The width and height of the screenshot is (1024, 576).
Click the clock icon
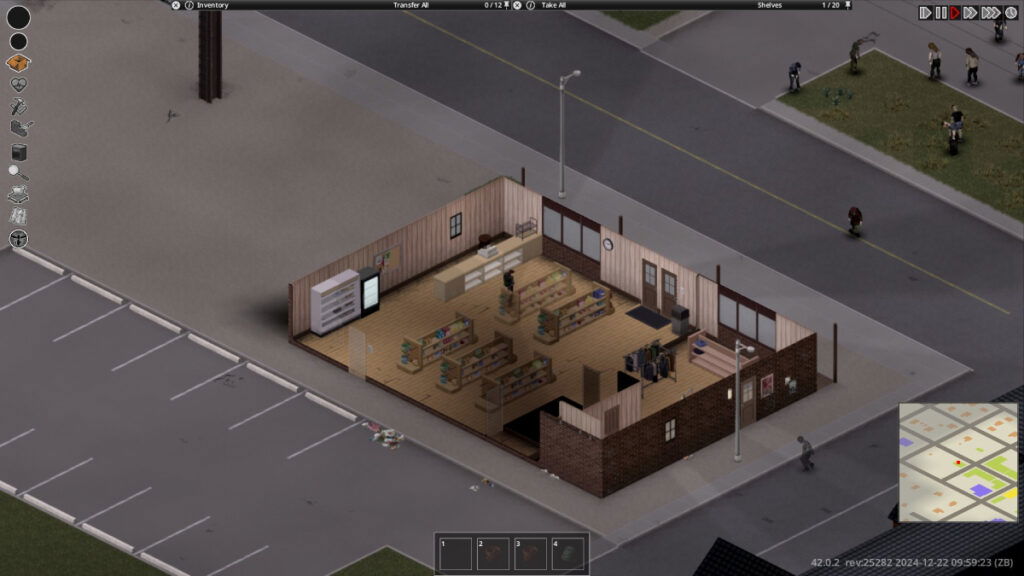coord(1009,13)
